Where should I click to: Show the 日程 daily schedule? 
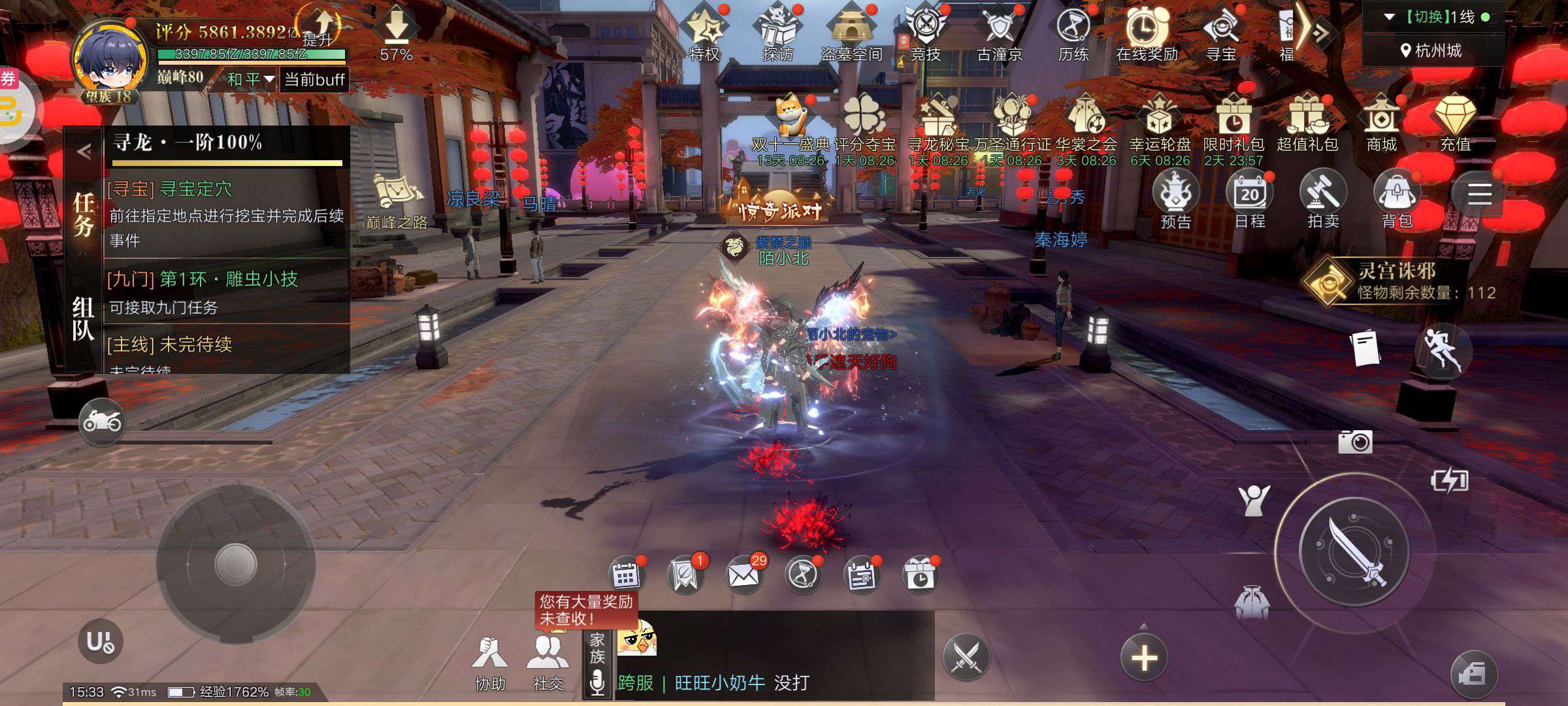[1249, 201]
